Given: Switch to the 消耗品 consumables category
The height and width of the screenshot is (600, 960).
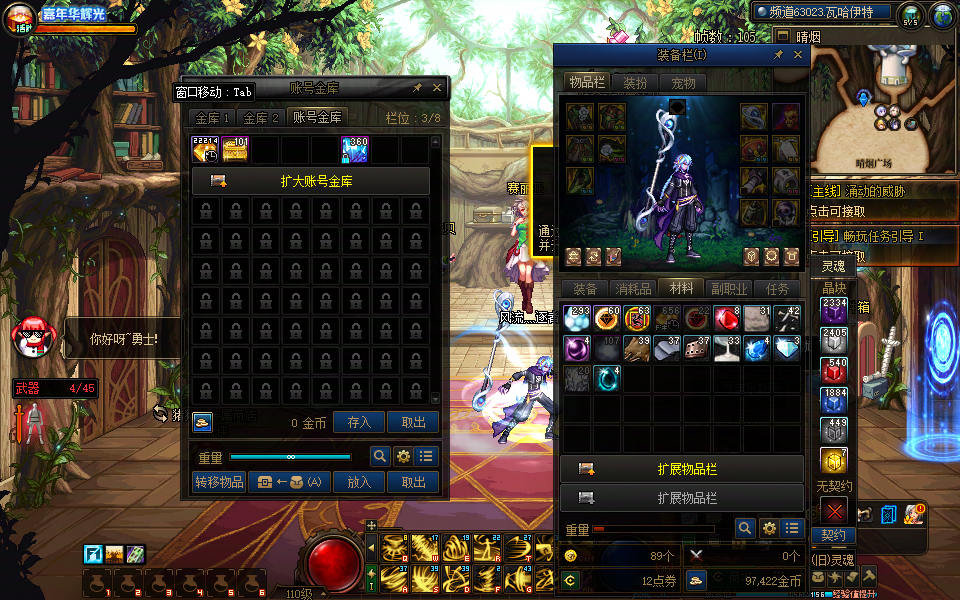Looking at the screenshot, I should coord(633,289).
